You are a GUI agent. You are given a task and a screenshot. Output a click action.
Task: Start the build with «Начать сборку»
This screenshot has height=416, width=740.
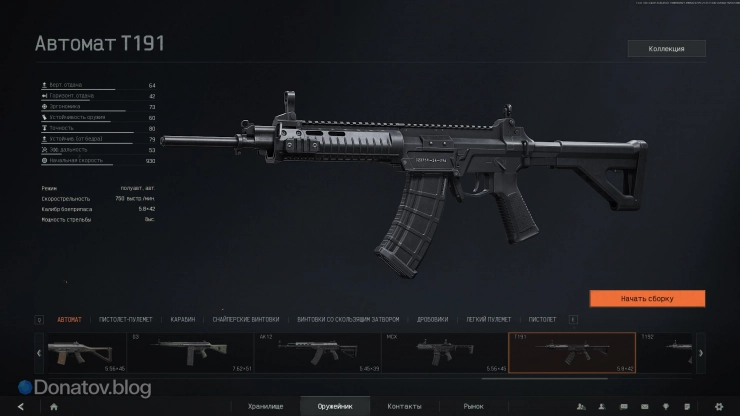[x=647, y=298]
